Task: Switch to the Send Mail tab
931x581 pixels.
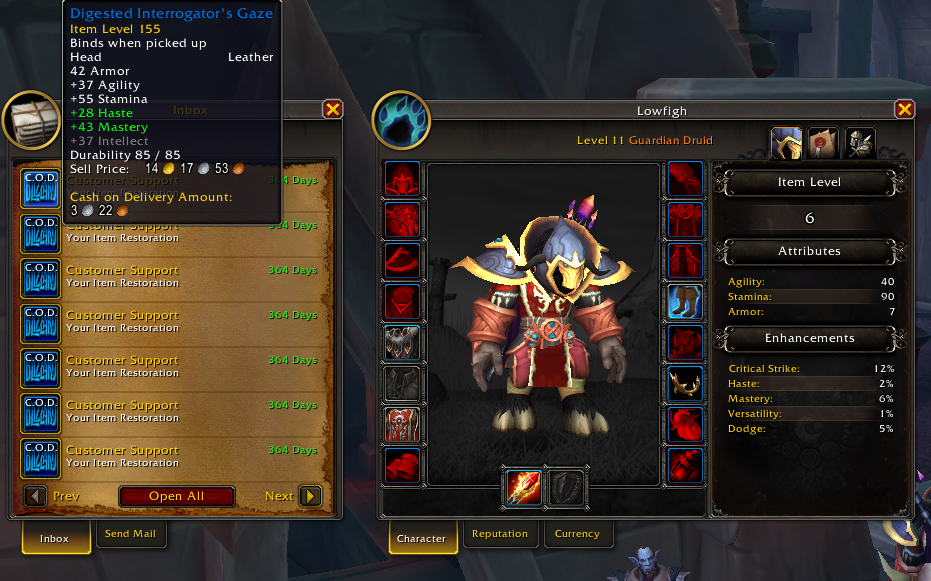Action: coord(130,534)
